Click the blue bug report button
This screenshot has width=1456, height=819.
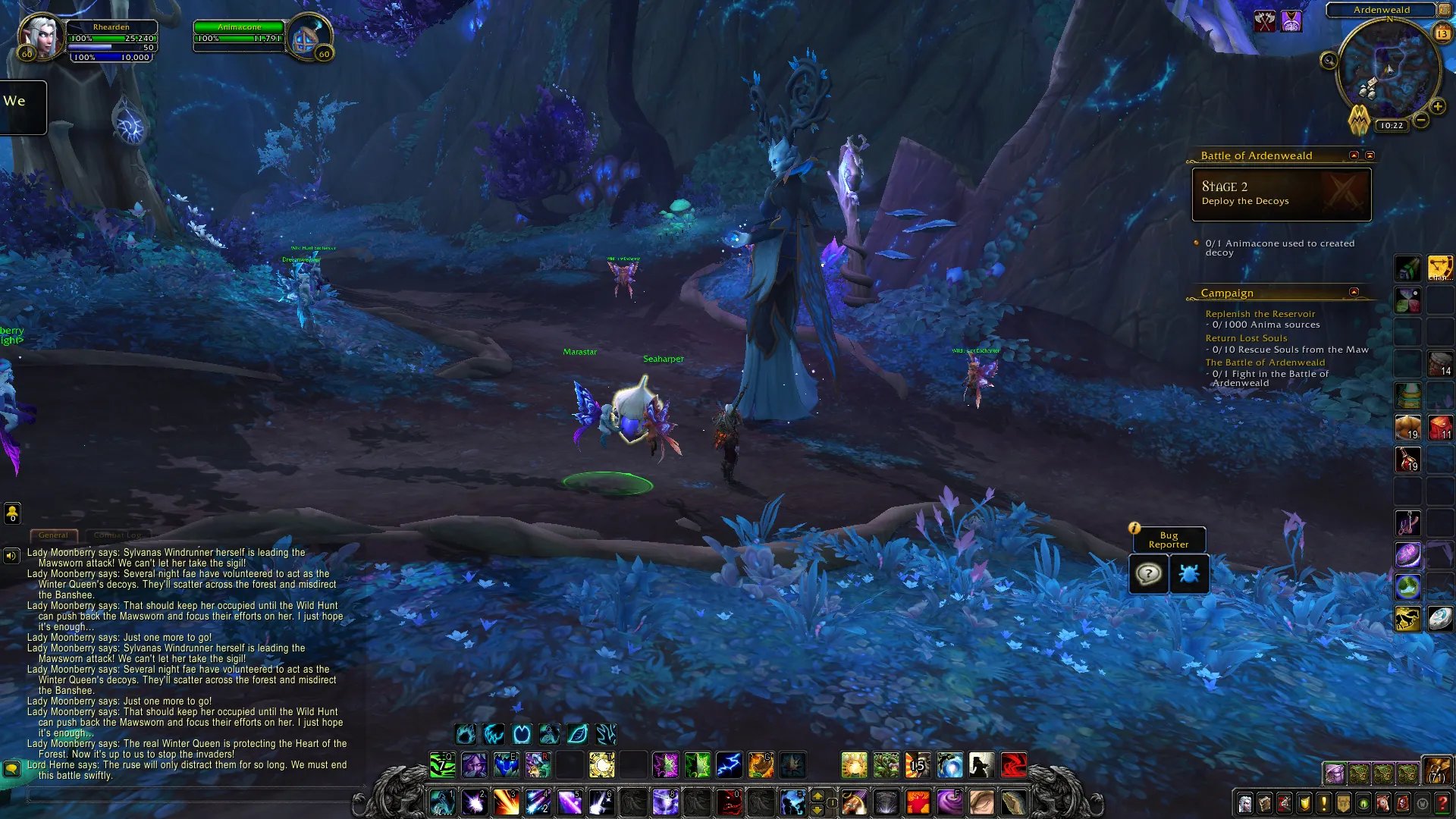point(1188,574)
